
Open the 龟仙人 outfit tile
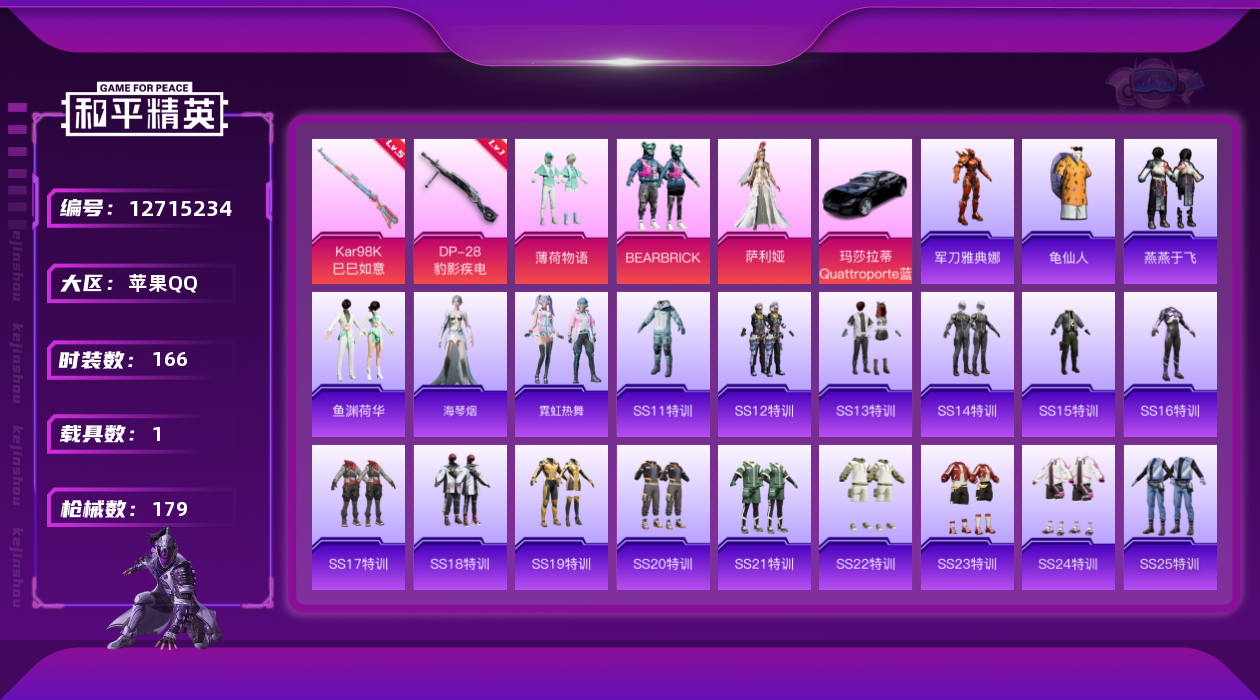[1068, 210]
